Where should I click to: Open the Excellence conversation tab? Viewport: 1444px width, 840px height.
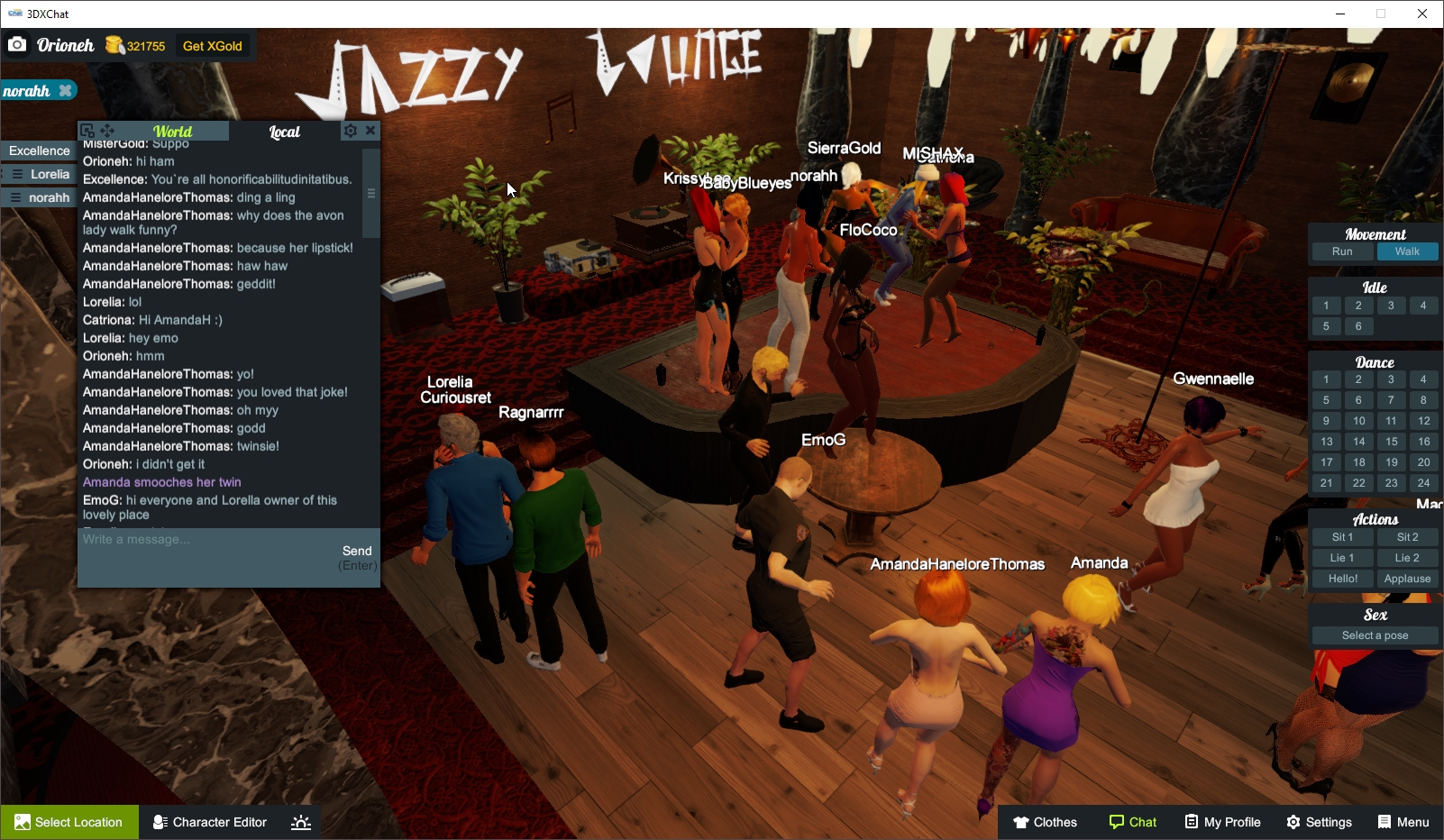point(38,150)
